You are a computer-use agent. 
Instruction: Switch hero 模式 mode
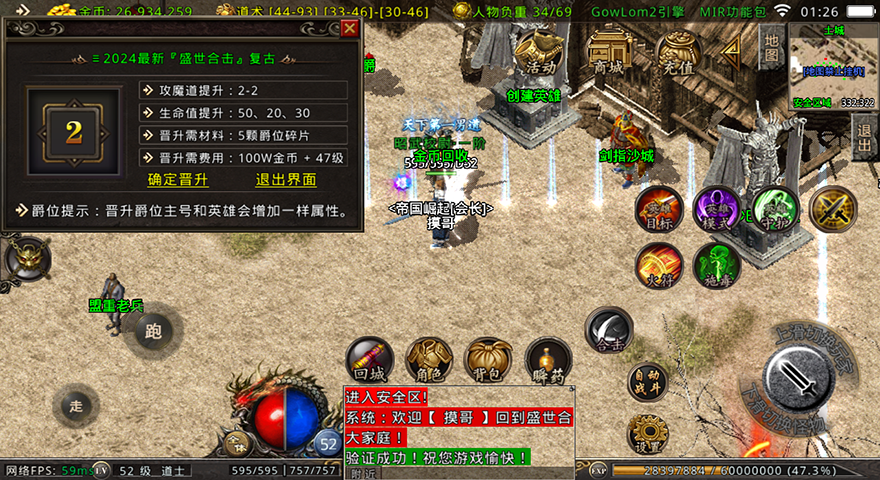pyautogui.click(x=717, y=210)
